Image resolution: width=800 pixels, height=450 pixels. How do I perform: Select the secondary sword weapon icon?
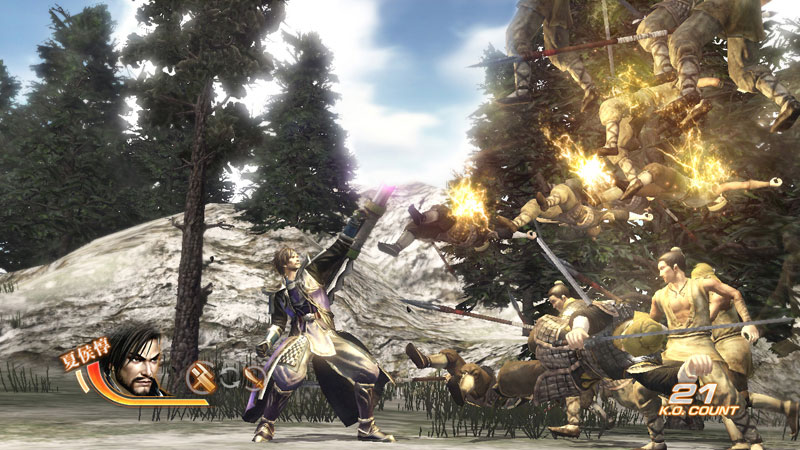point(255,377)
